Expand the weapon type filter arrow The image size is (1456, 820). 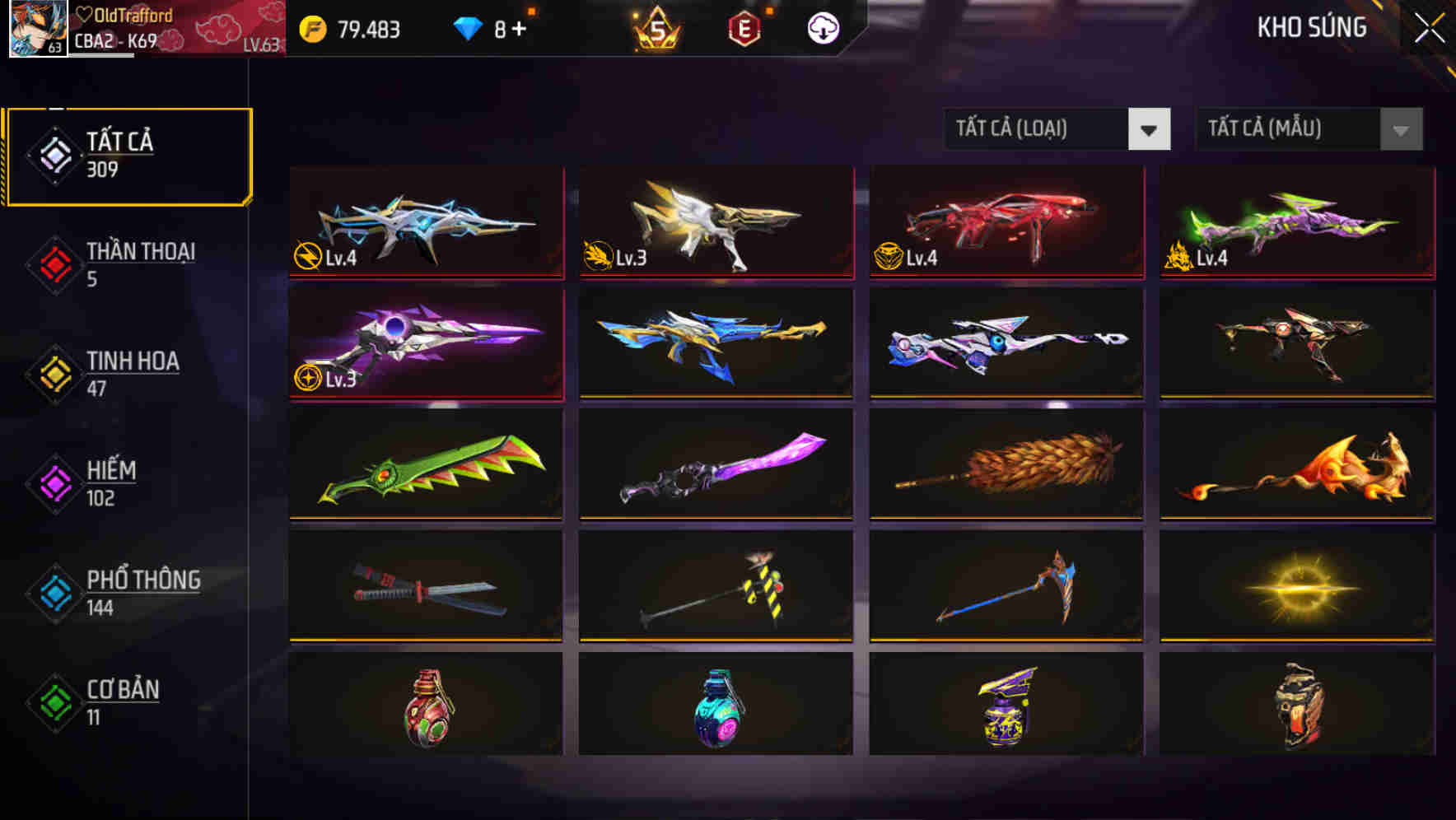1150,129
